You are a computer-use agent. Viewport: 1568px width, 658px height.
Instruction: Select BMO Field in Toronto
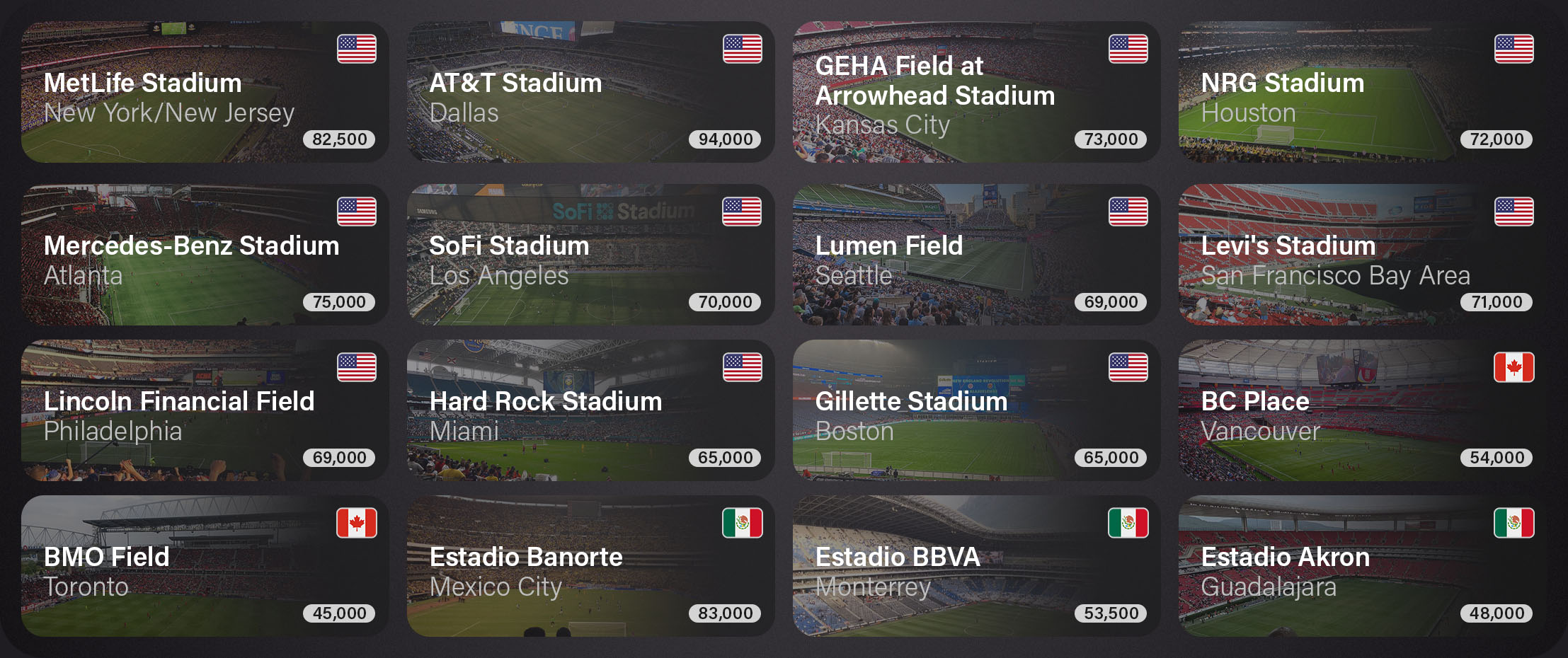(x=205, y=566)
